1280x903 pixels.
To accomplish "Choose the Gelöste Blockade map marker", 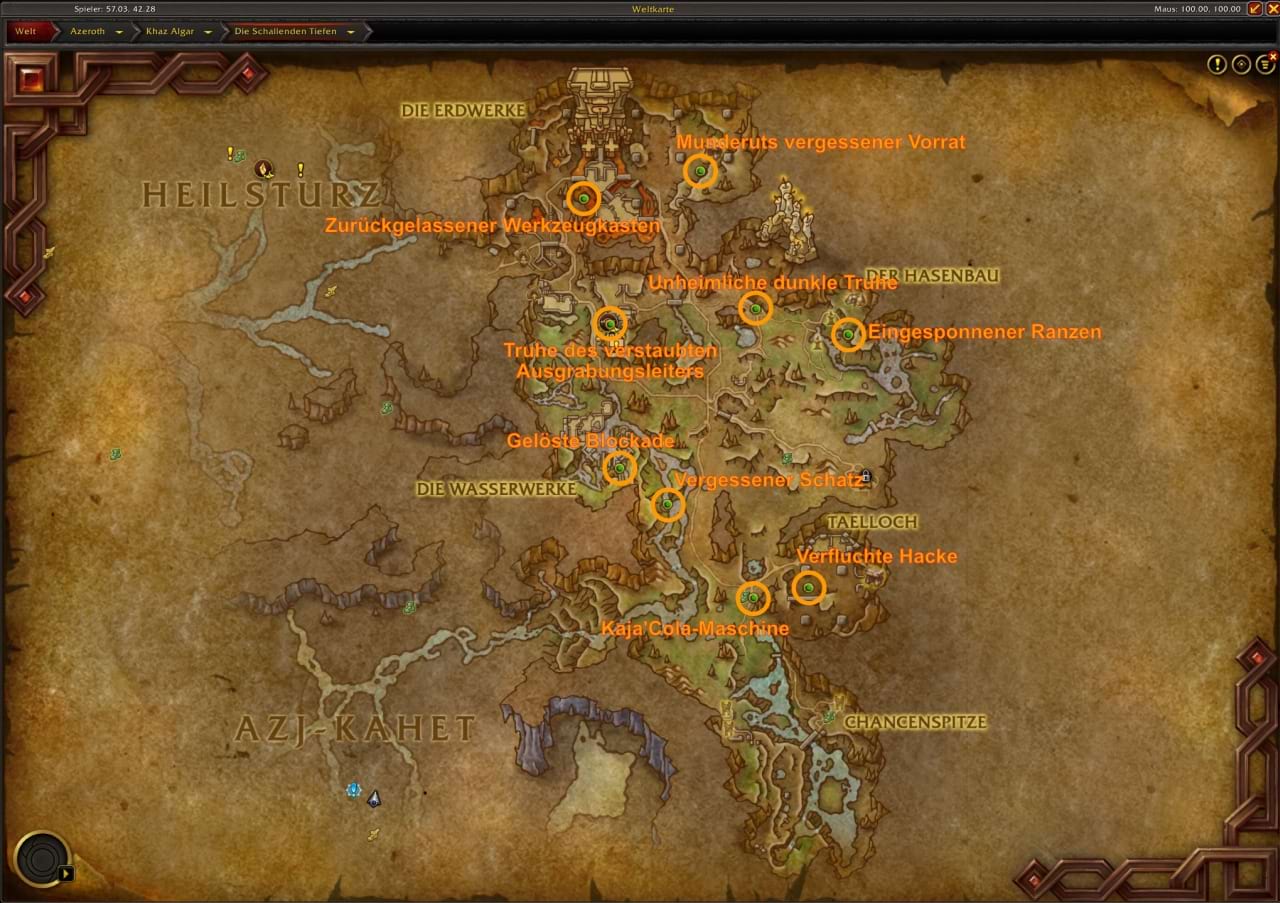I will click(x=619, y=467).
